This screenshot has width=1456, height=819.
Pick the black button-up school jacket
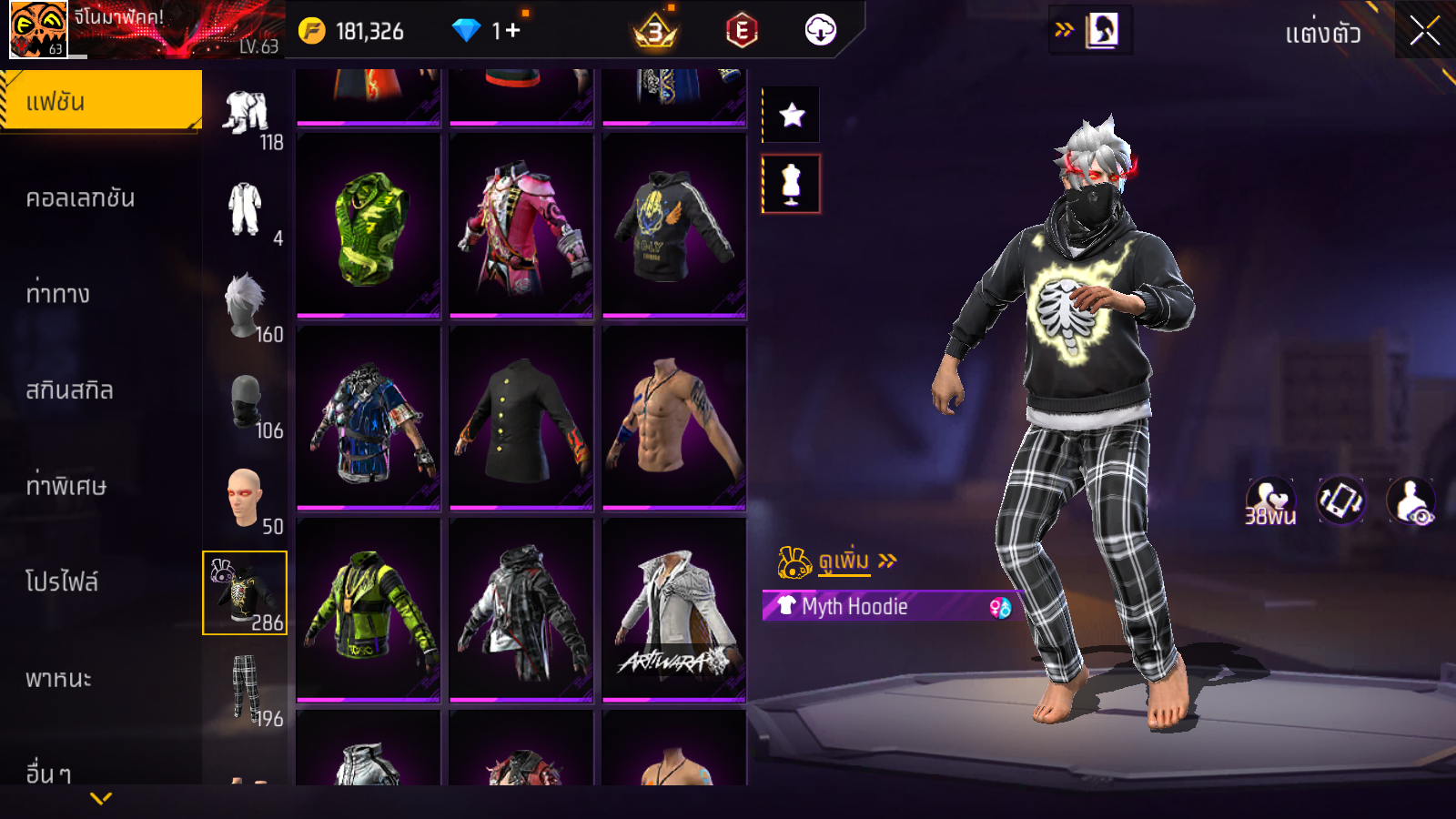(x=521, y=420)
